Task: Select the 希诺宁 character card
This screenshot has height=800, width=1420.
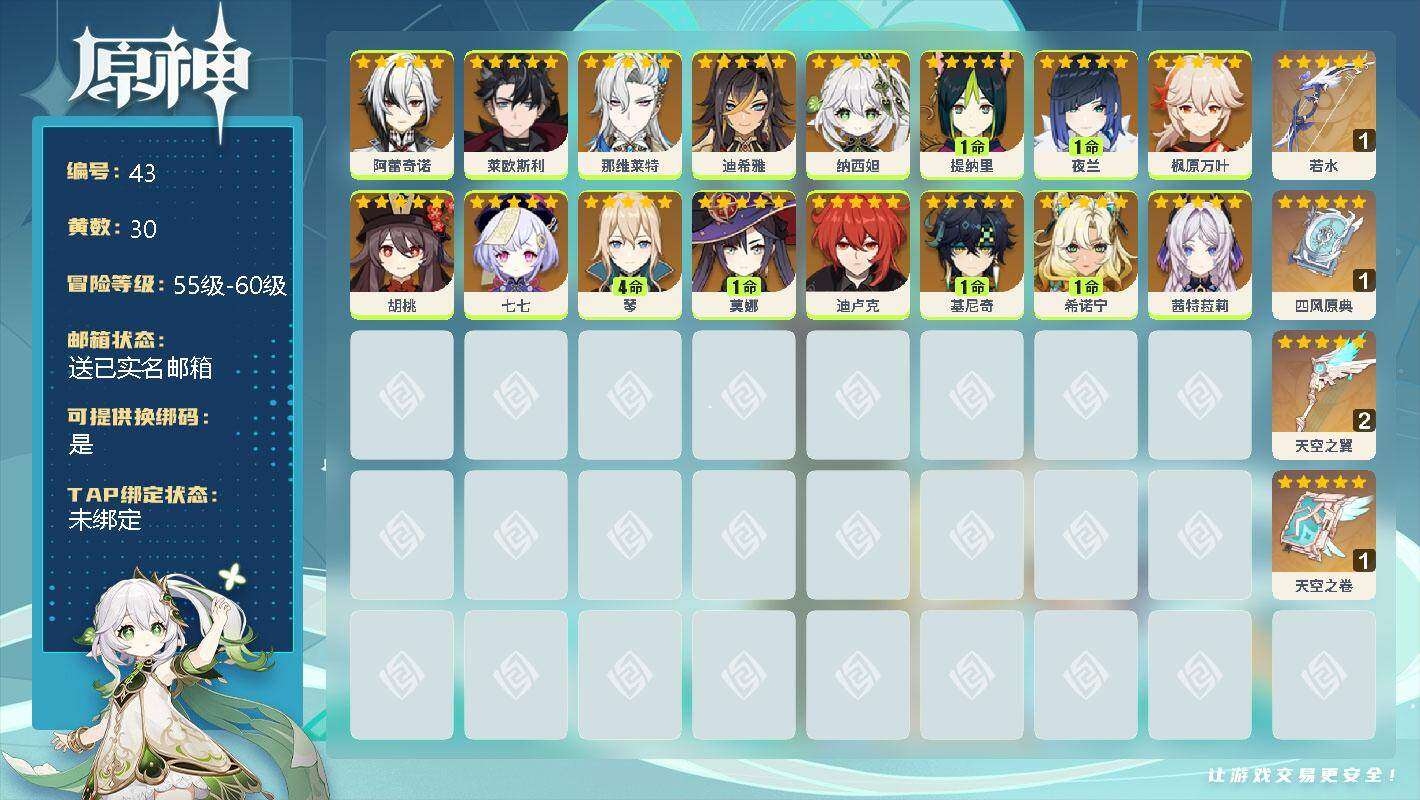Action: point(1085,254)
